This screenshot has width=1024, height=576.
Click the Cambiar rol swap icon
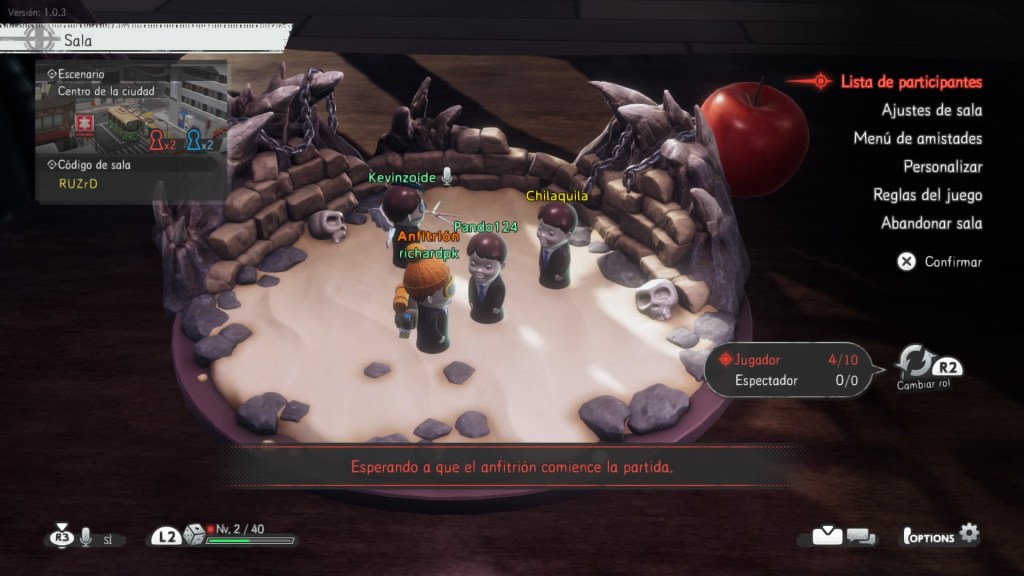click(914, 362)
